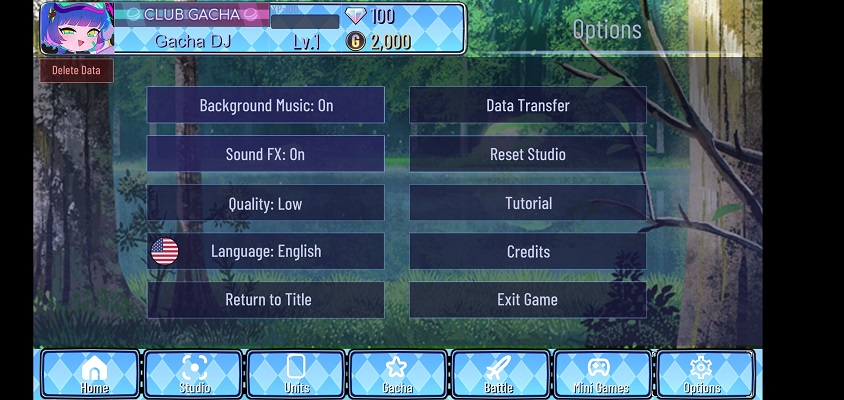View the Credits
This screenshot has height=400, width=844.
[528, 251]
